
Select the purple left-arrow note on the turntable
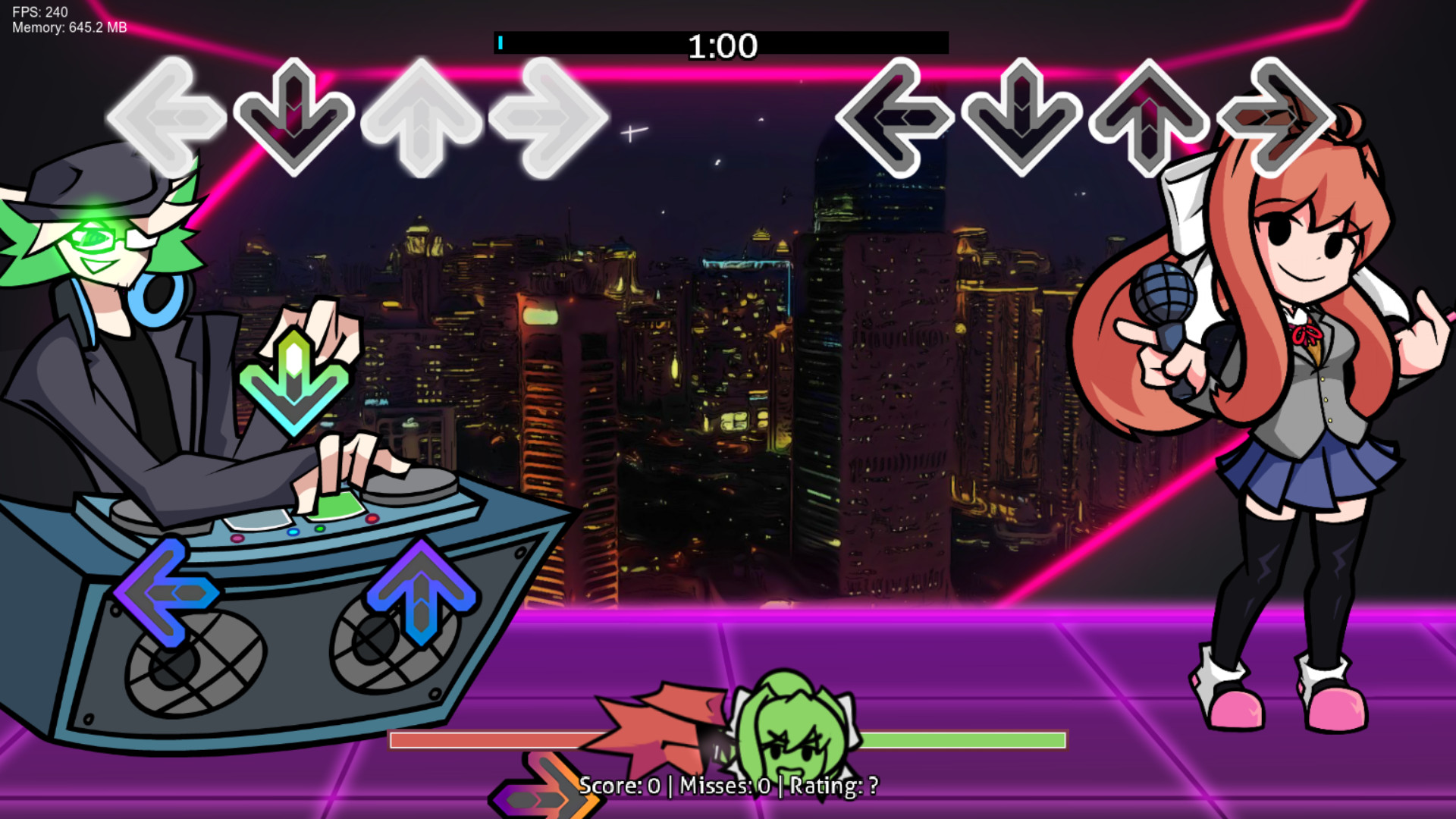pyautogui.click(x=167, y=591)
